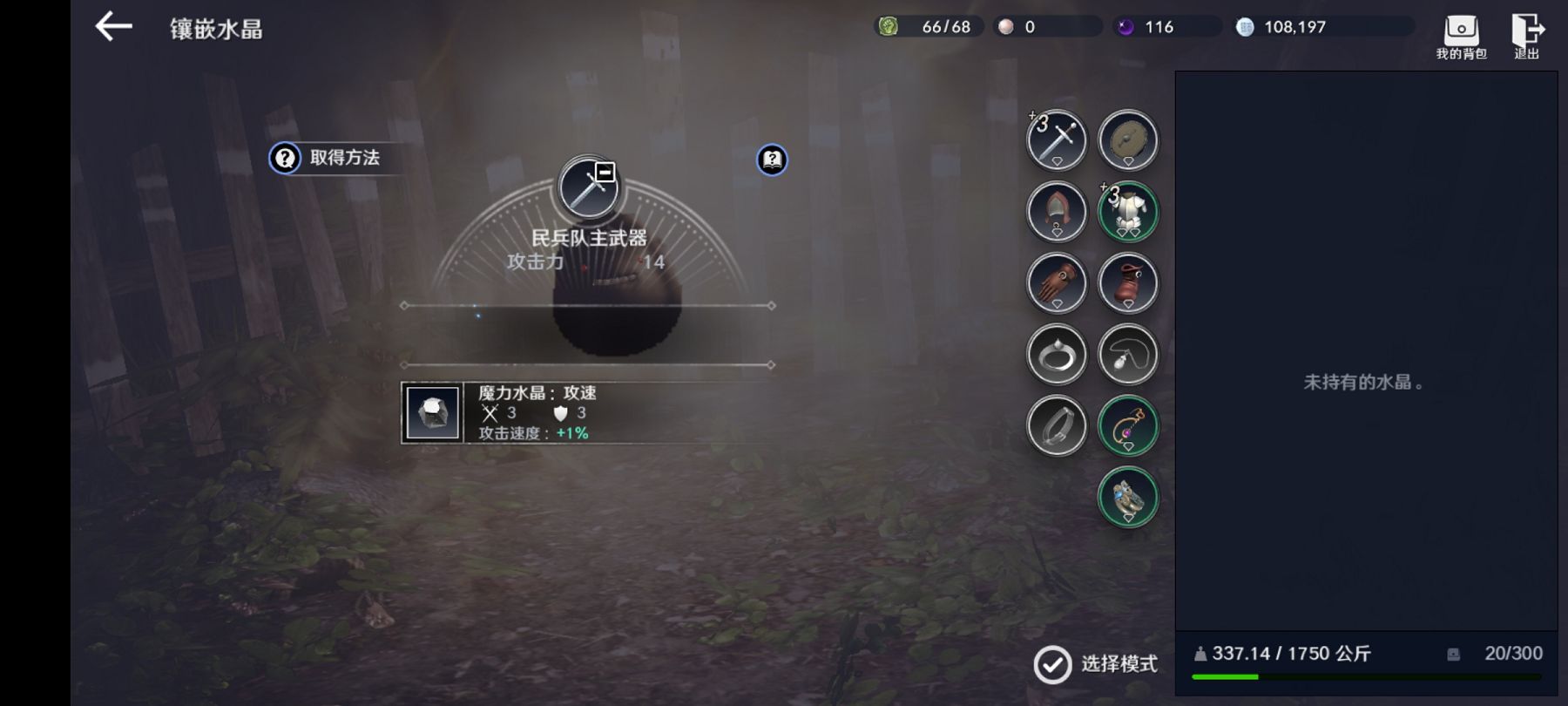Select the ring equipment slot
Viewport: 1568px width, 706px height.
tap(1057, 355)
